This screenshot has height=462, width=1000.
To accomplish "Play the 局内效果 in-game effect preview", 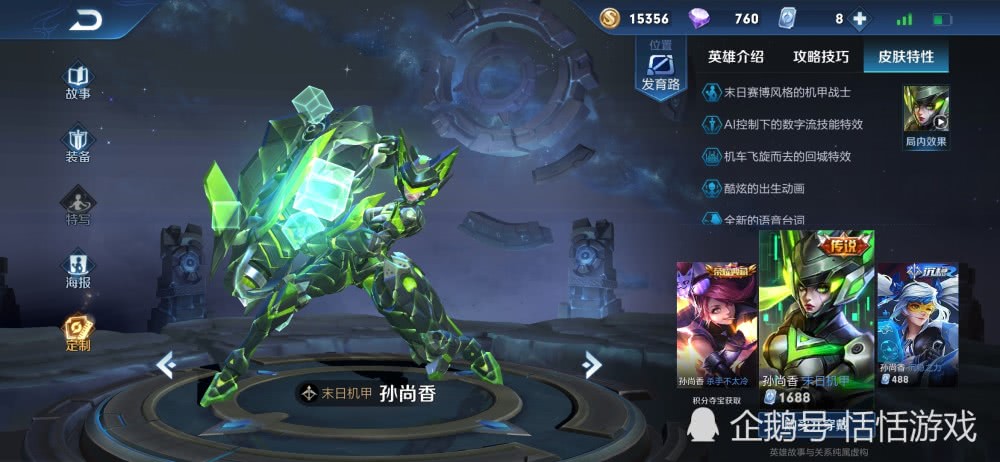I will click(925, 116).
